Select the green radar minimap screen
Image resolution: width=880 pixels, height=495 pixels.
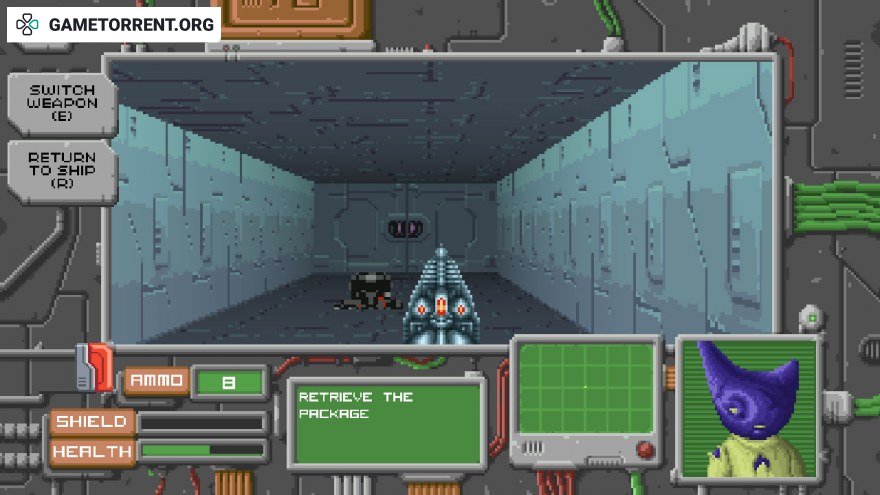(586, 388)
